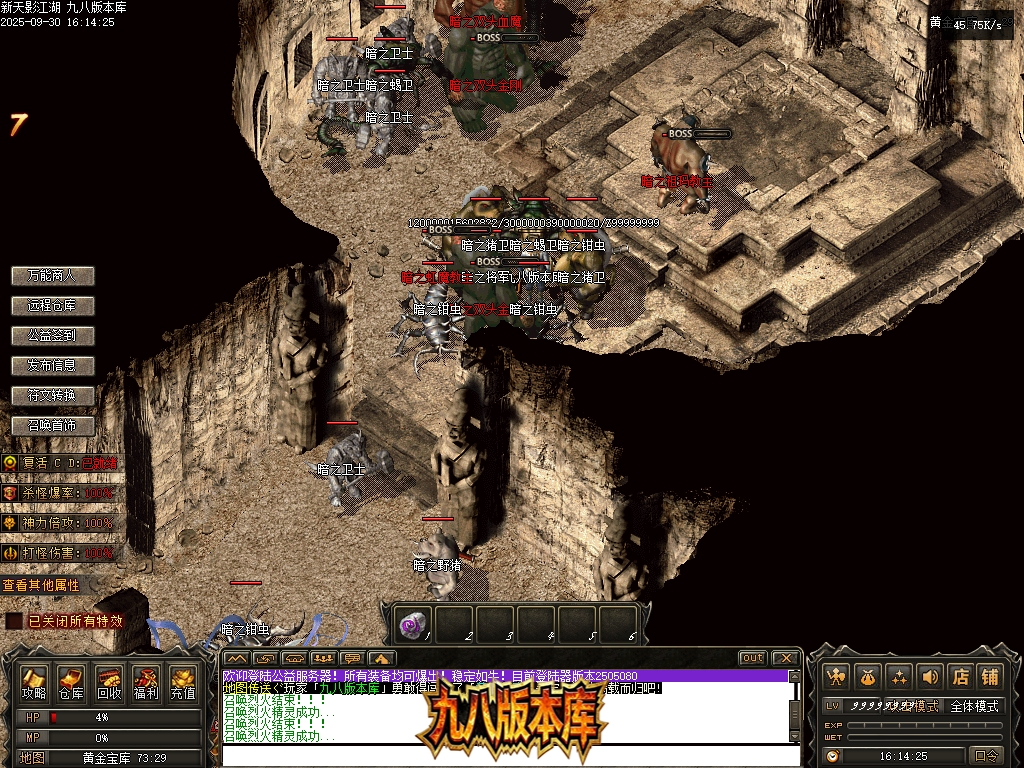Open the 仓库 treasure chest icon

point(71,682)
